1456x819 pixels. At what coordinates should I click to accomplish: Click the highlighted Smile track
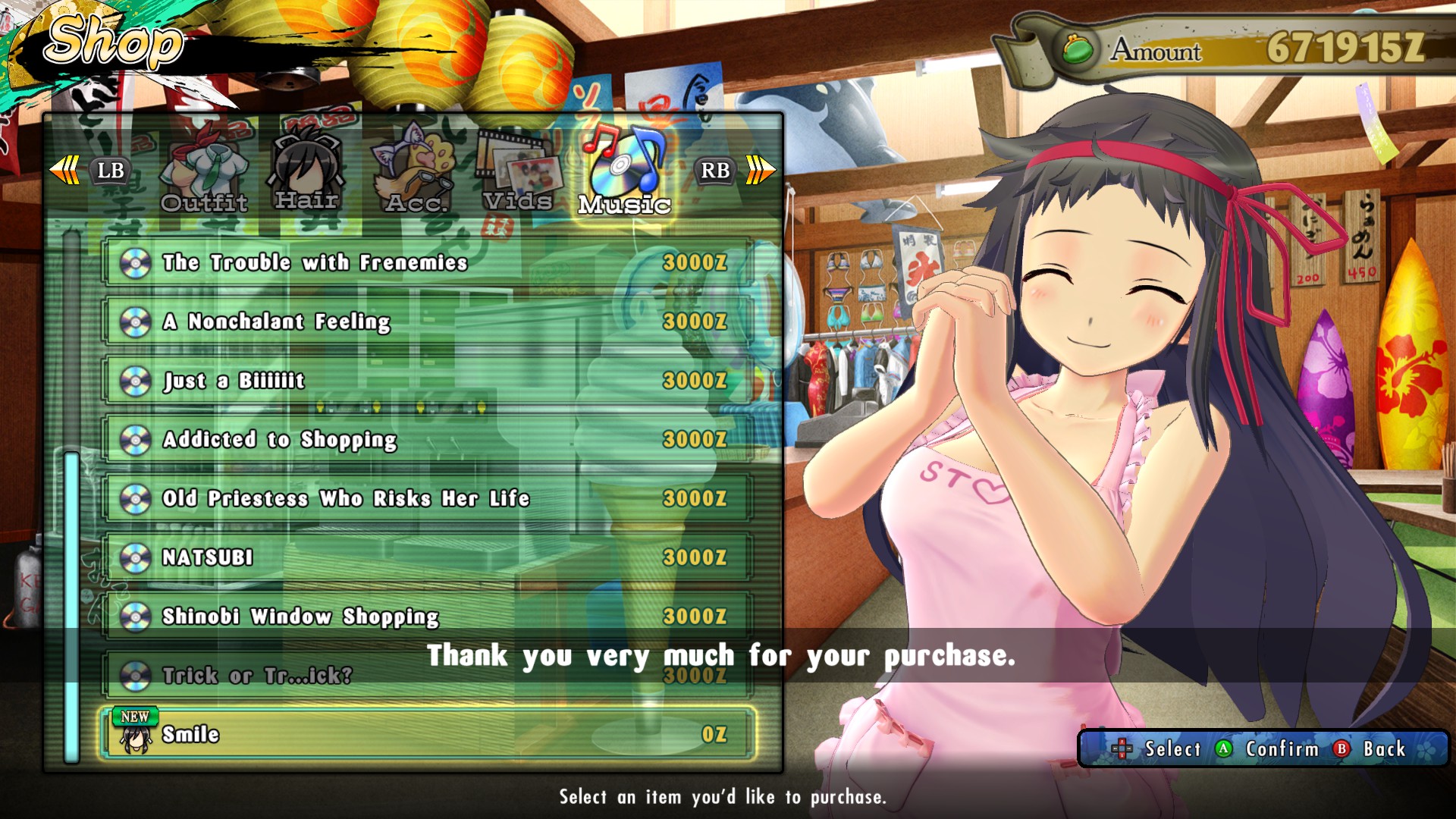point(428,734)
